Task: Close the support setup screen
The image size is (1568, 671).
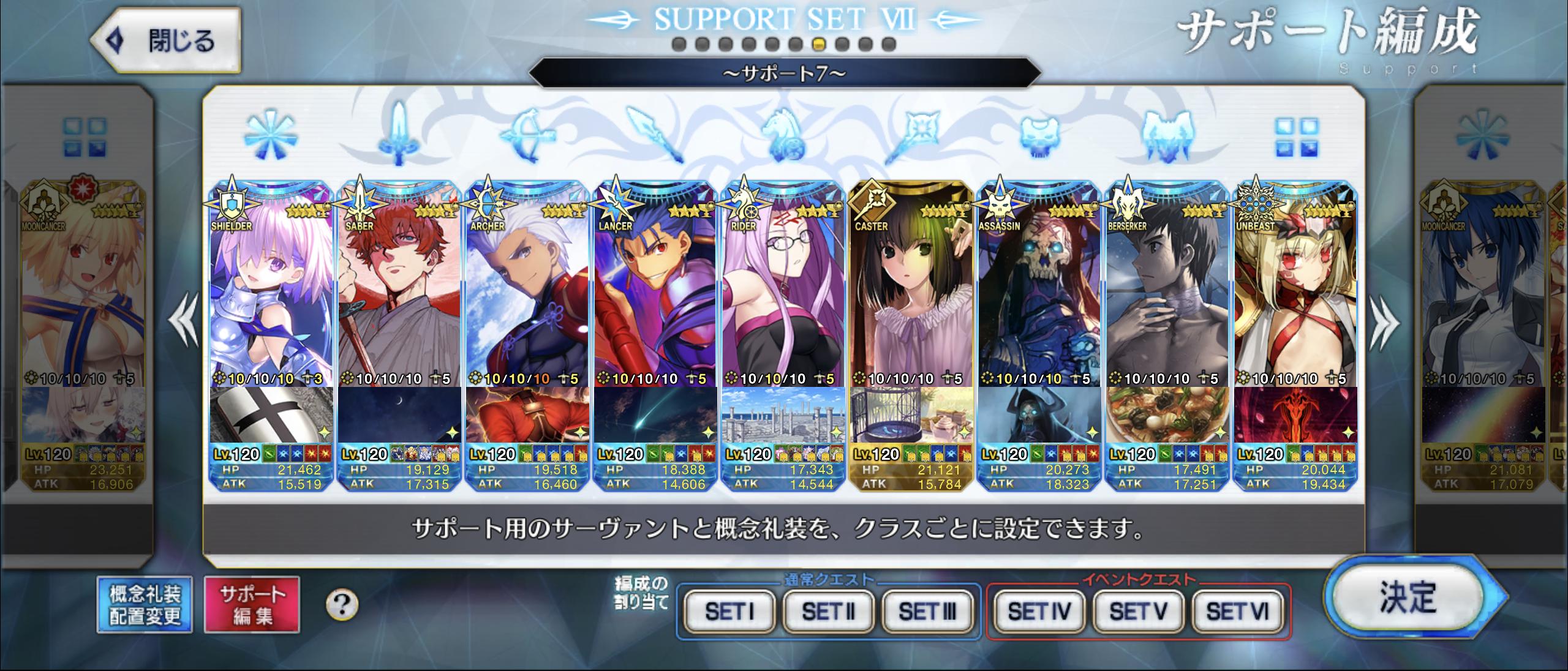Action: (165, 40)
